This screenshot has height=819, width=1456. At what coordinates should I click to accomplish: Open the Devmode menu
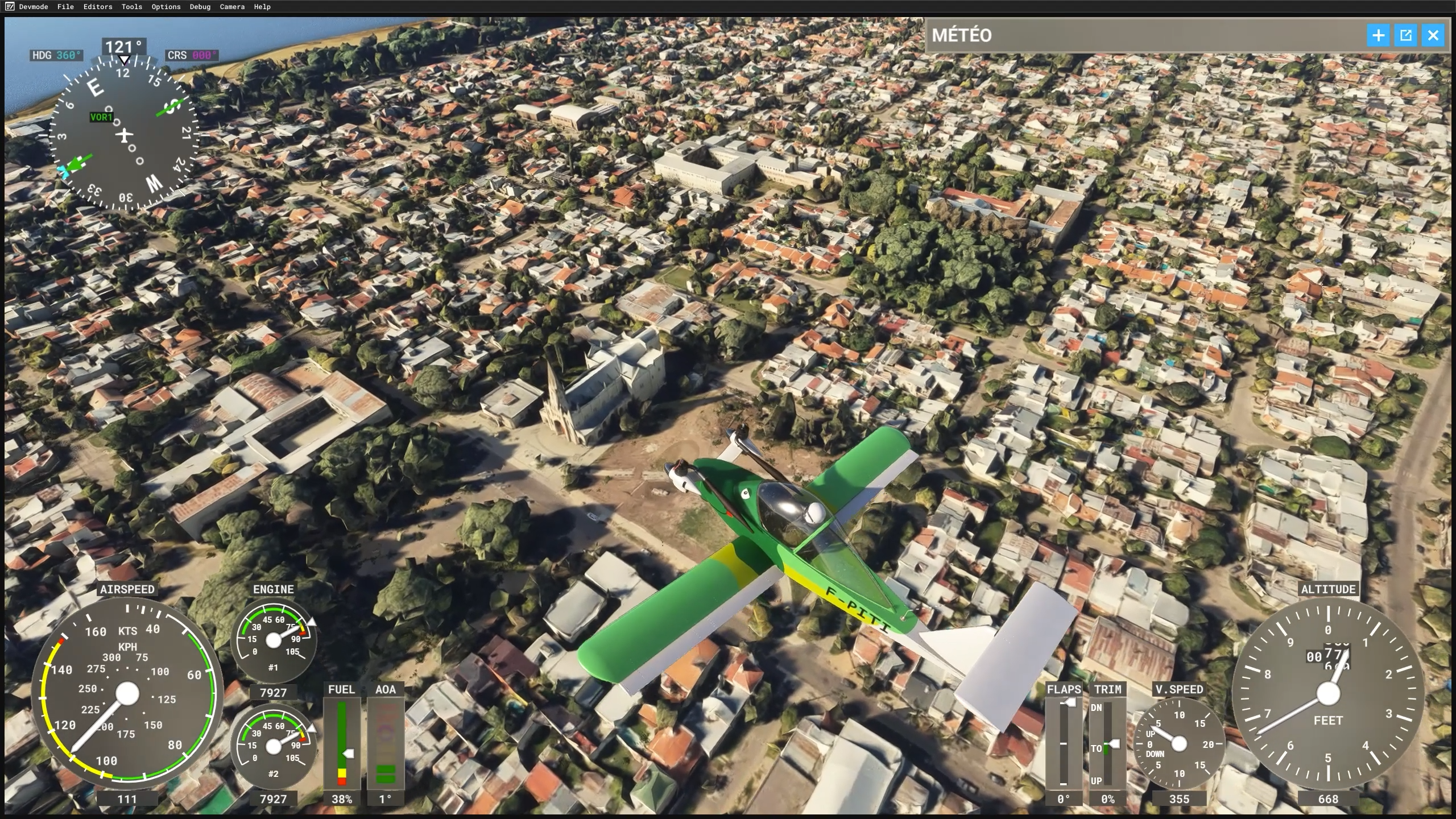[x=33, y=7]
